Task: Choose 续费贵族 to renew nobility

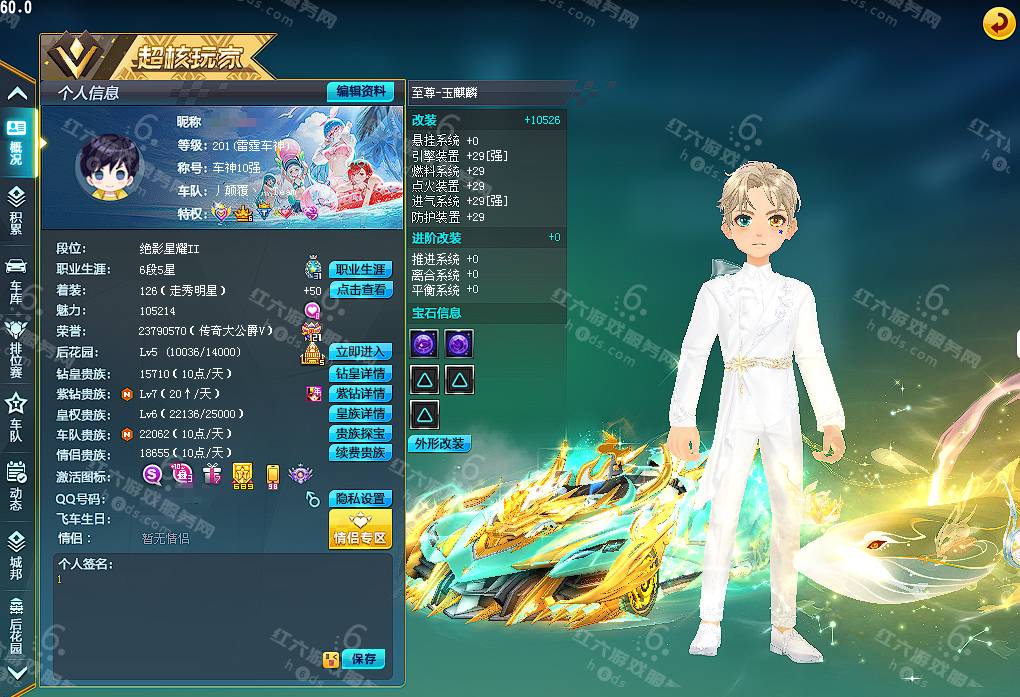Action: tap(360, 453)
